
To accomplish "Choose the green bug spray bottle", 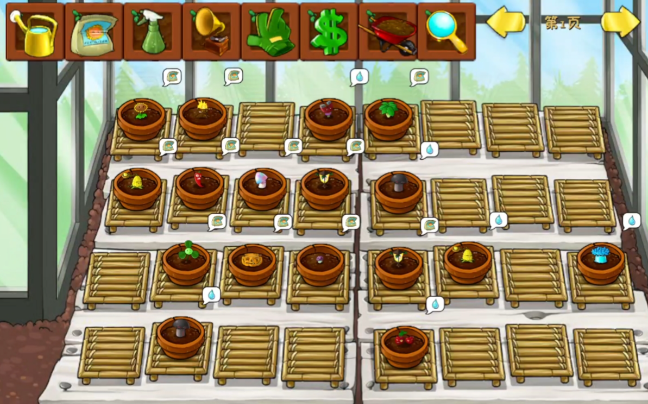I will (152, 32).
